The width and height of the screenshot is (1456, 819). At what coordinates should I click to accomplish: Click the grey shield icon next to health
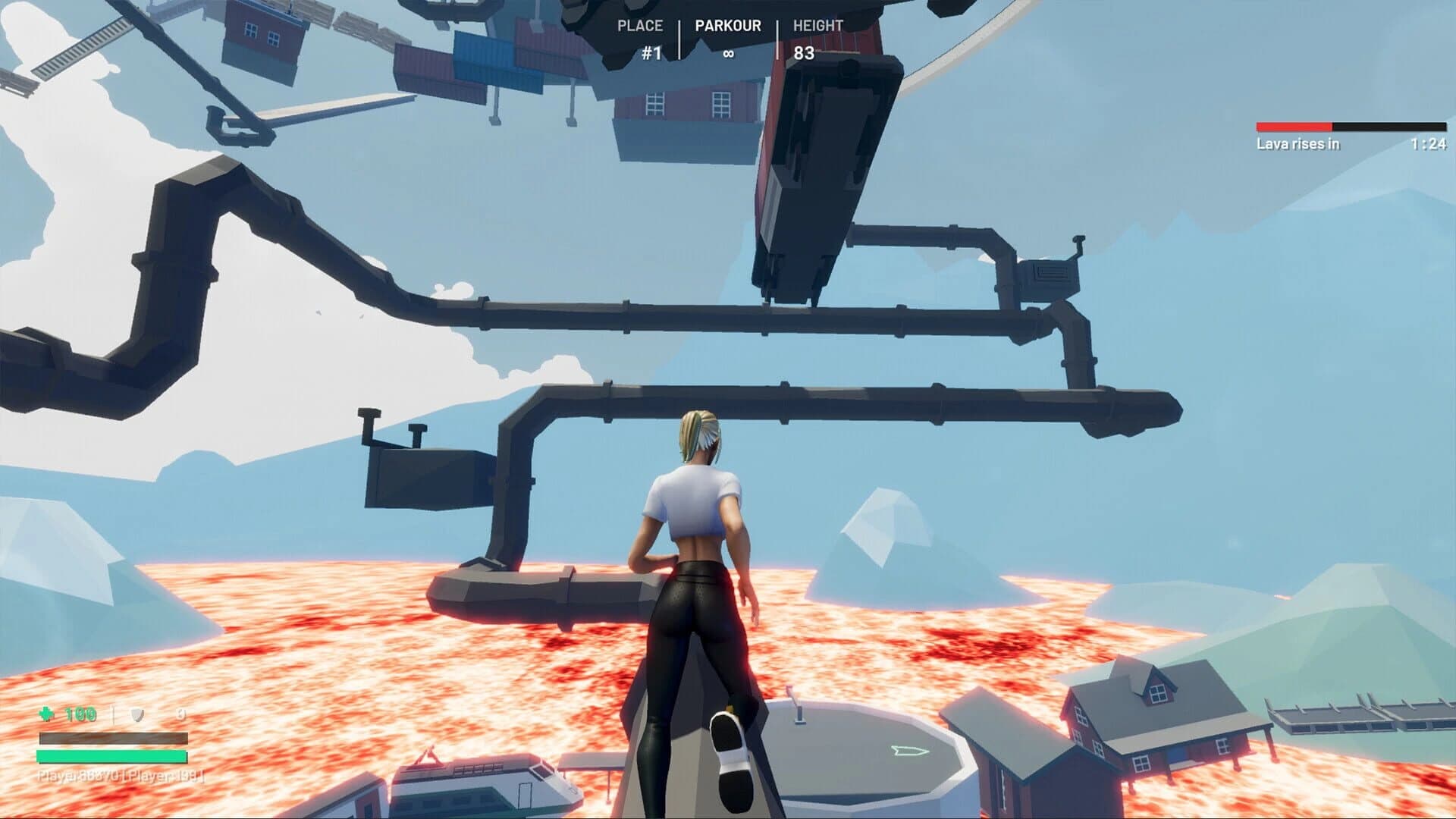[137, 713]
